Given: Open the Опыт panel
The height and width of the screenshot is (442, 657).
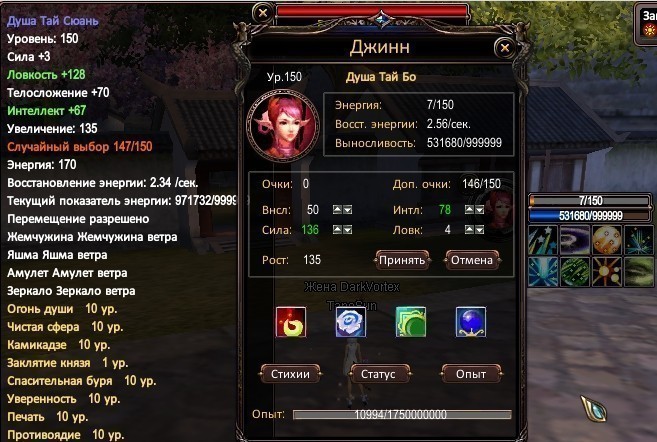Looking at the screenshot, I should click(x=470, y=374).
